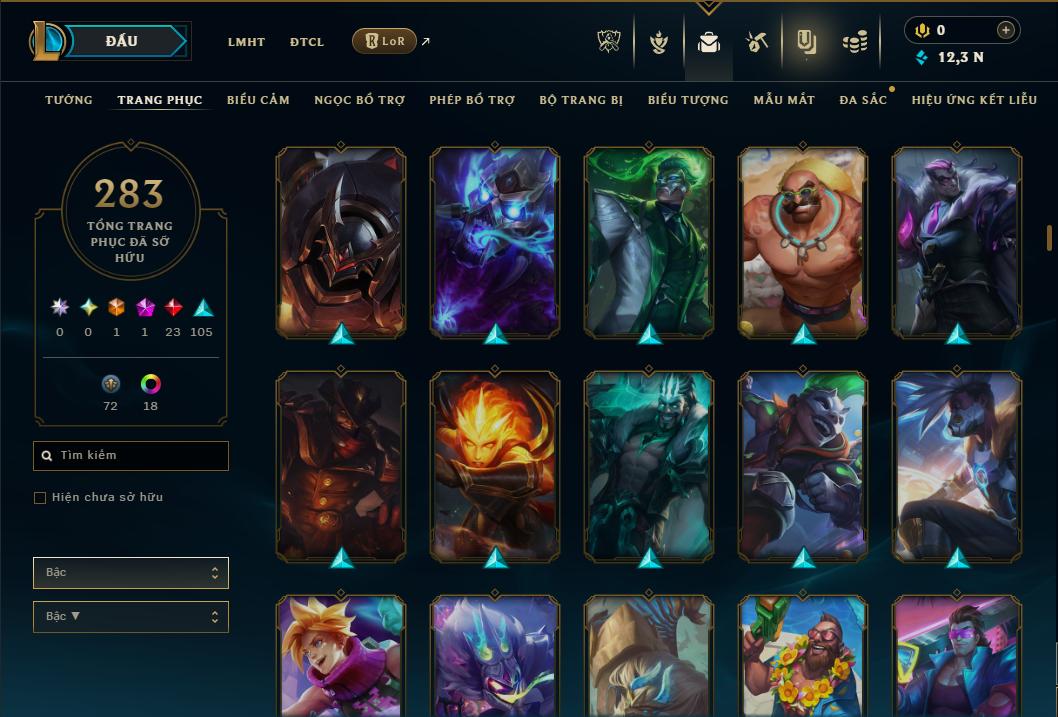Switch to the ĐA SẮC tab

(x=863, y=100)
